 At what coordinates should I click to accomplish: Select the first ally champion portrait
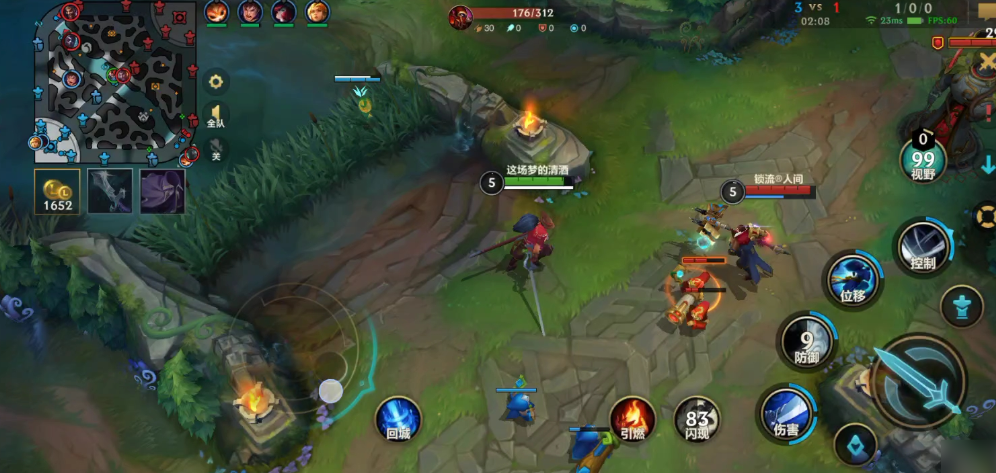tap(216, 12)
